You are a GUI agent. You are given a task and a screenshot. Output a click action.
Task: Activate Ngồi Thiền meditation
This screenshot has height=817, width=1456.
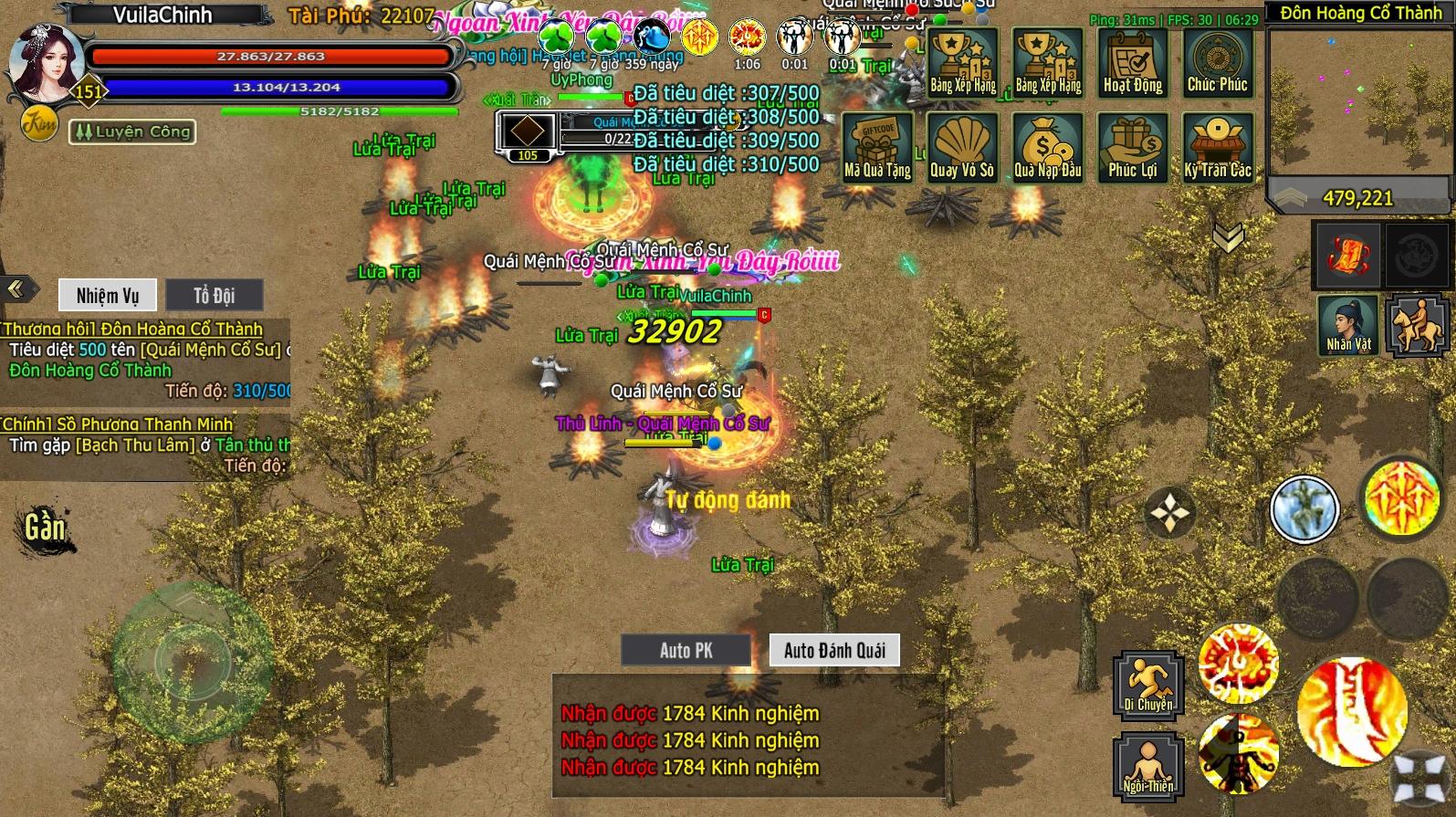[x=1147, y=768]
